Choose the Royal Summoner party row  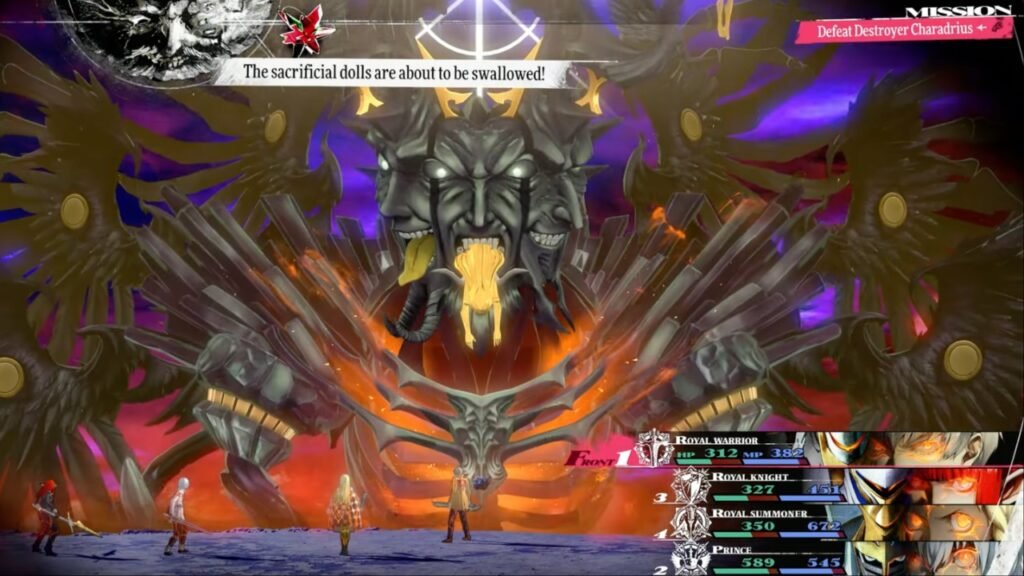760,521
